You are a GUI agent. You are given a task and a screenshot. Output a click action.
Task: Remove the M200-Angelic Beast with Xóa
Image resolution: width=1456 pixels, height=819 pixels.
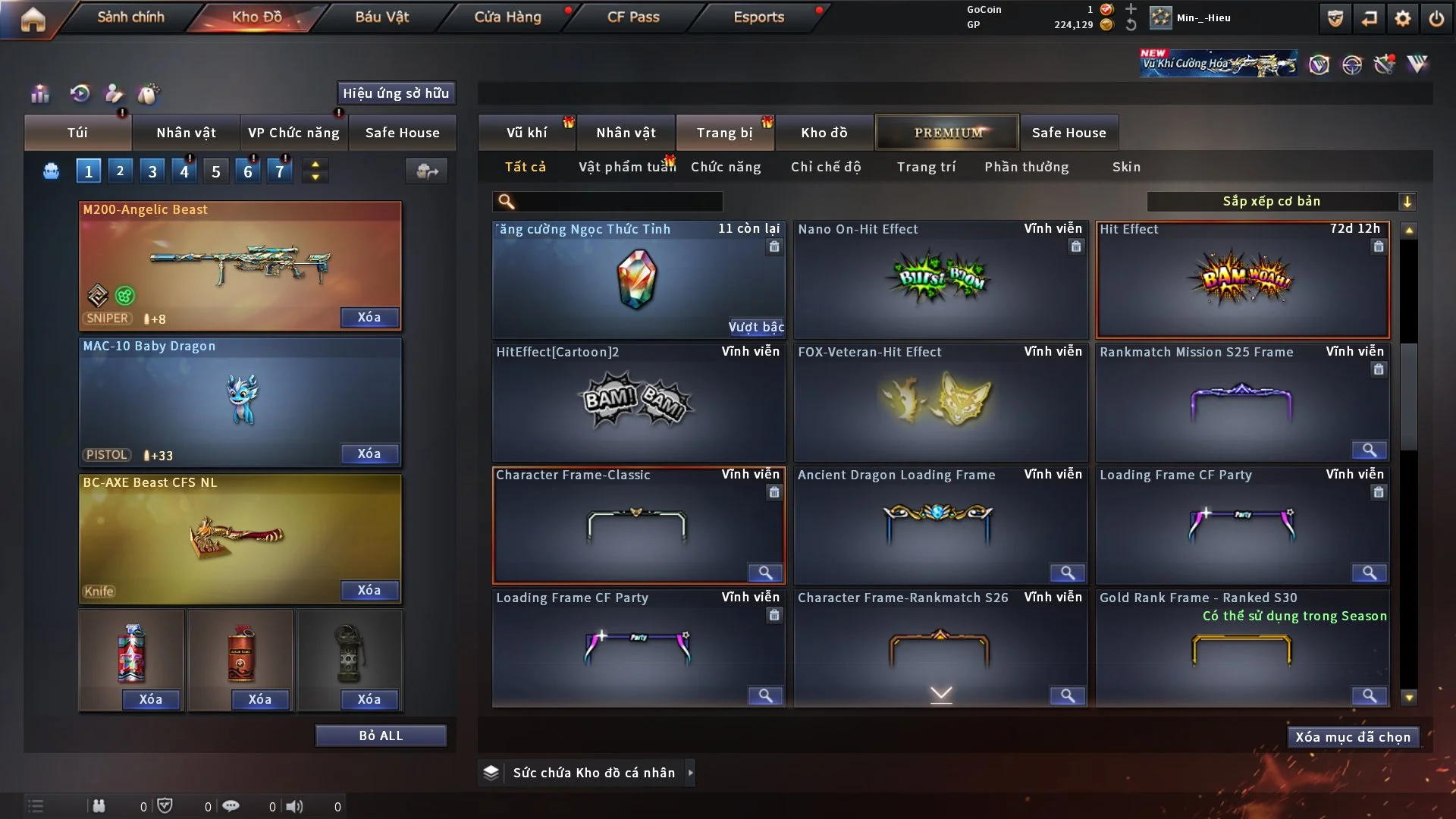369,317
